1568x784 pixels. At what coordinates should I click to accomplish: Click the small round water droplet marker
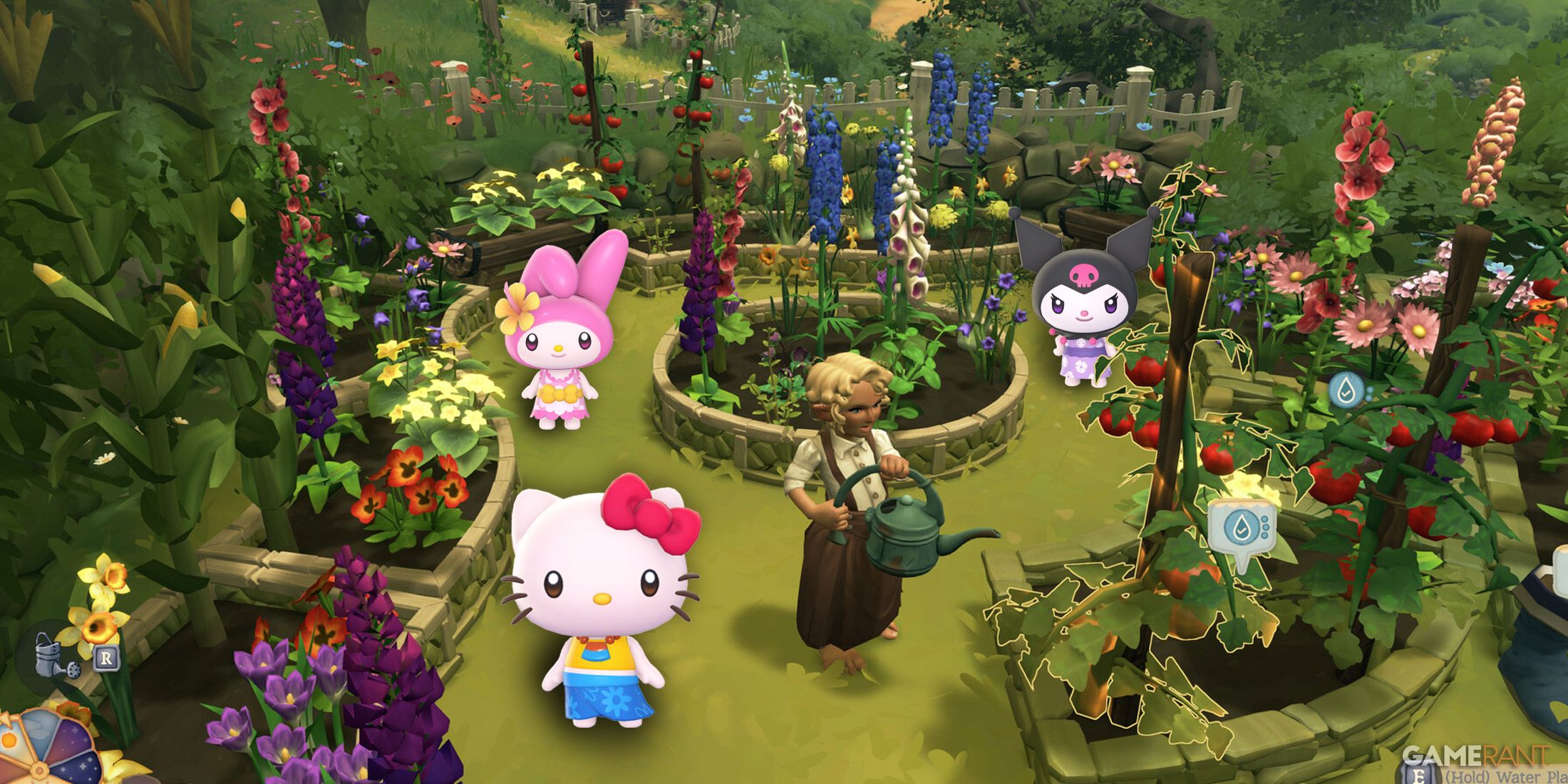pos(1346,390)
